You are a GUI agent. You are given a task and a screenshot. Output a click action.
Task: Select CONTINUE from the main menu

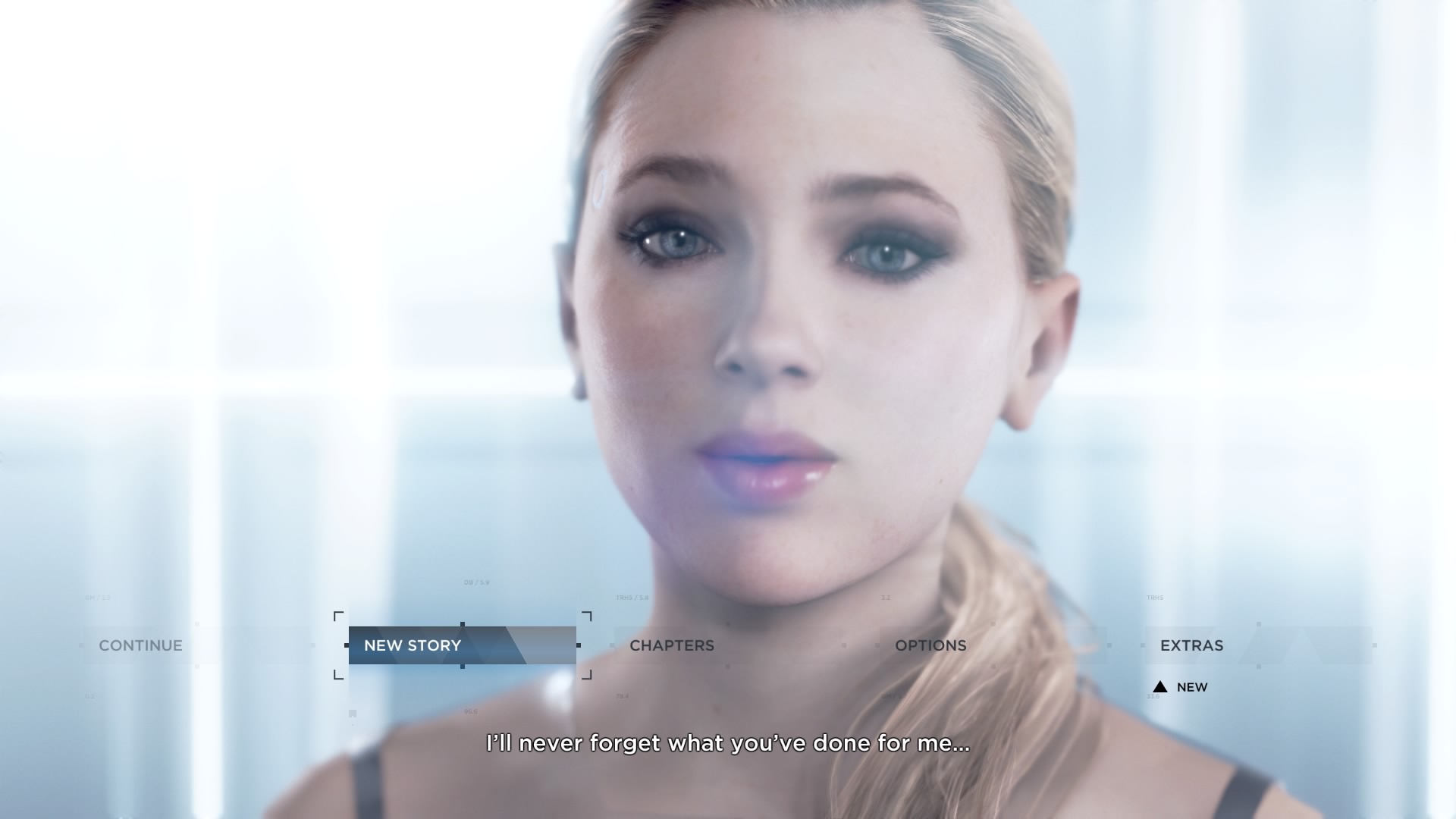pos(140,645)
